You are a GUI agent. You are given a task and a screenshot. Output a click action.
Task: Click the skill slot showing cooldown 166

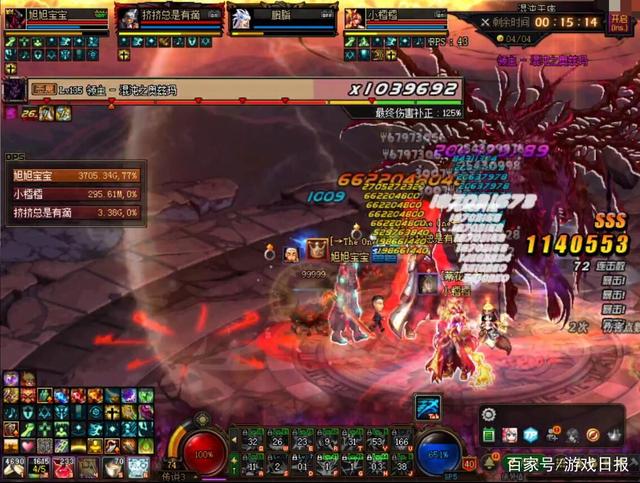click(x=401, y=440)
